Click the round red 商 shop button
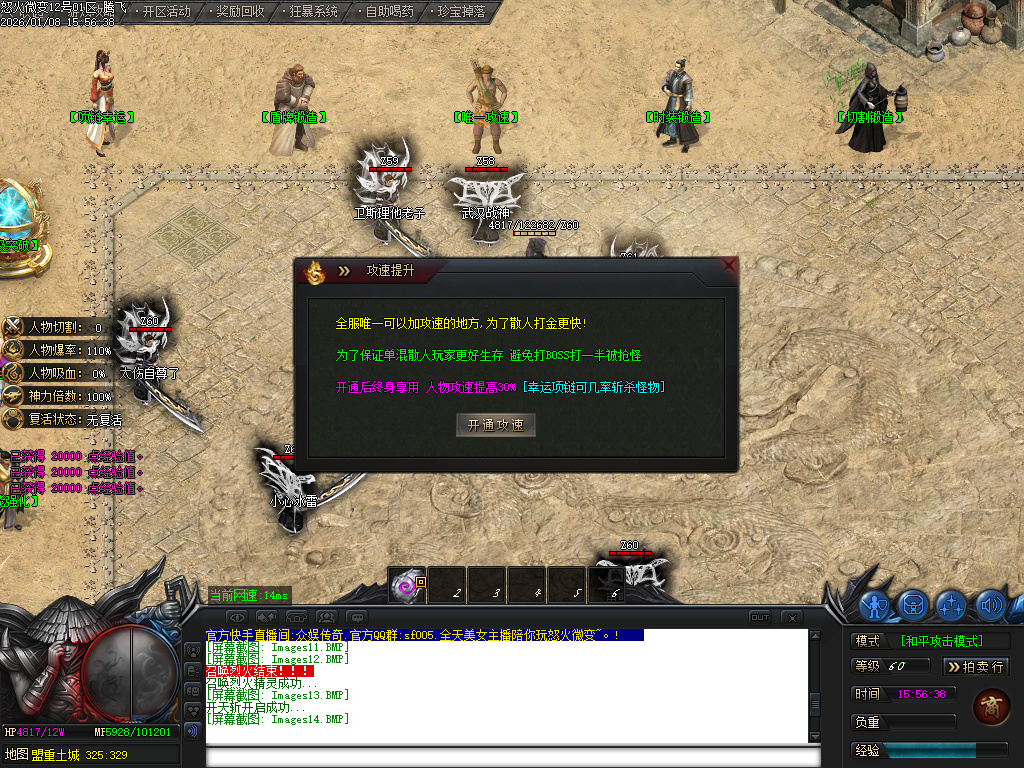Screen dimensions: 1024x768 click(990, 706)
